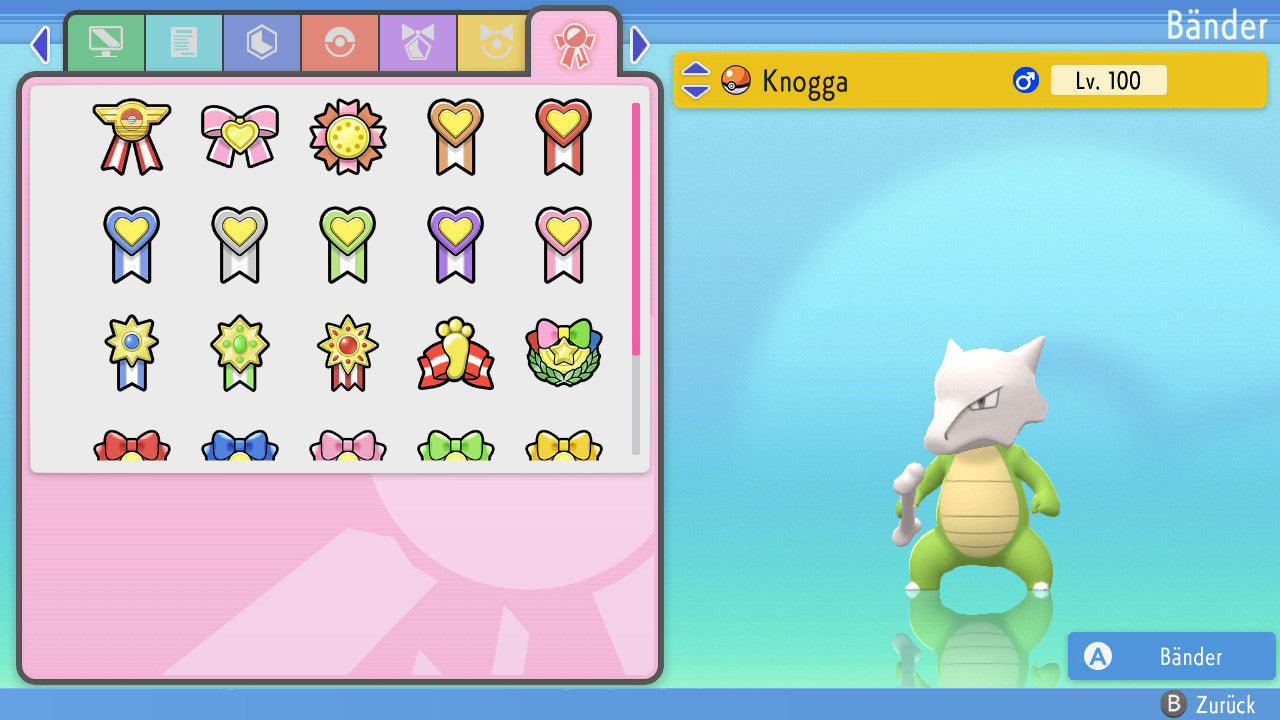Select the gray heart ribbon
The height and width of the screenshot is (720, 1280).
click(x=240, y=244)
